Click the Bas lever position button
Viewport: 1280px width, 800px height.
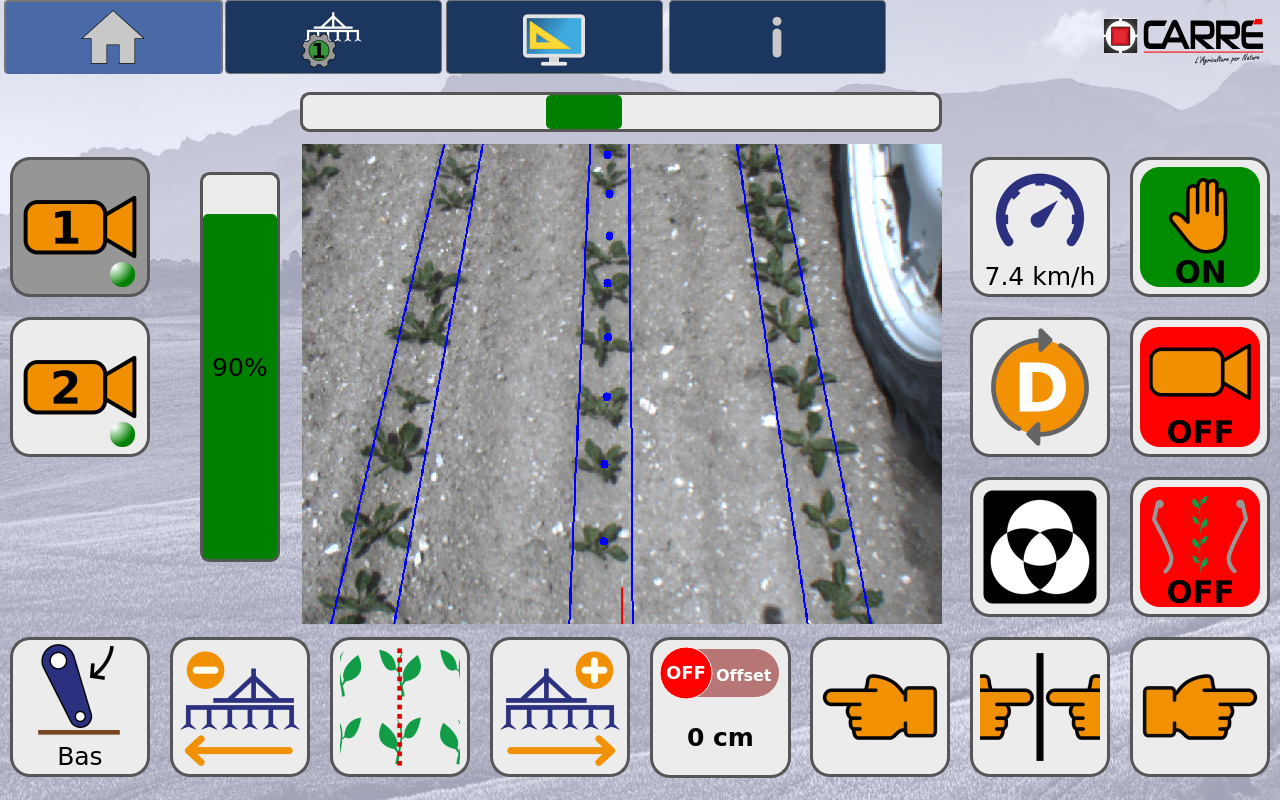80,707
